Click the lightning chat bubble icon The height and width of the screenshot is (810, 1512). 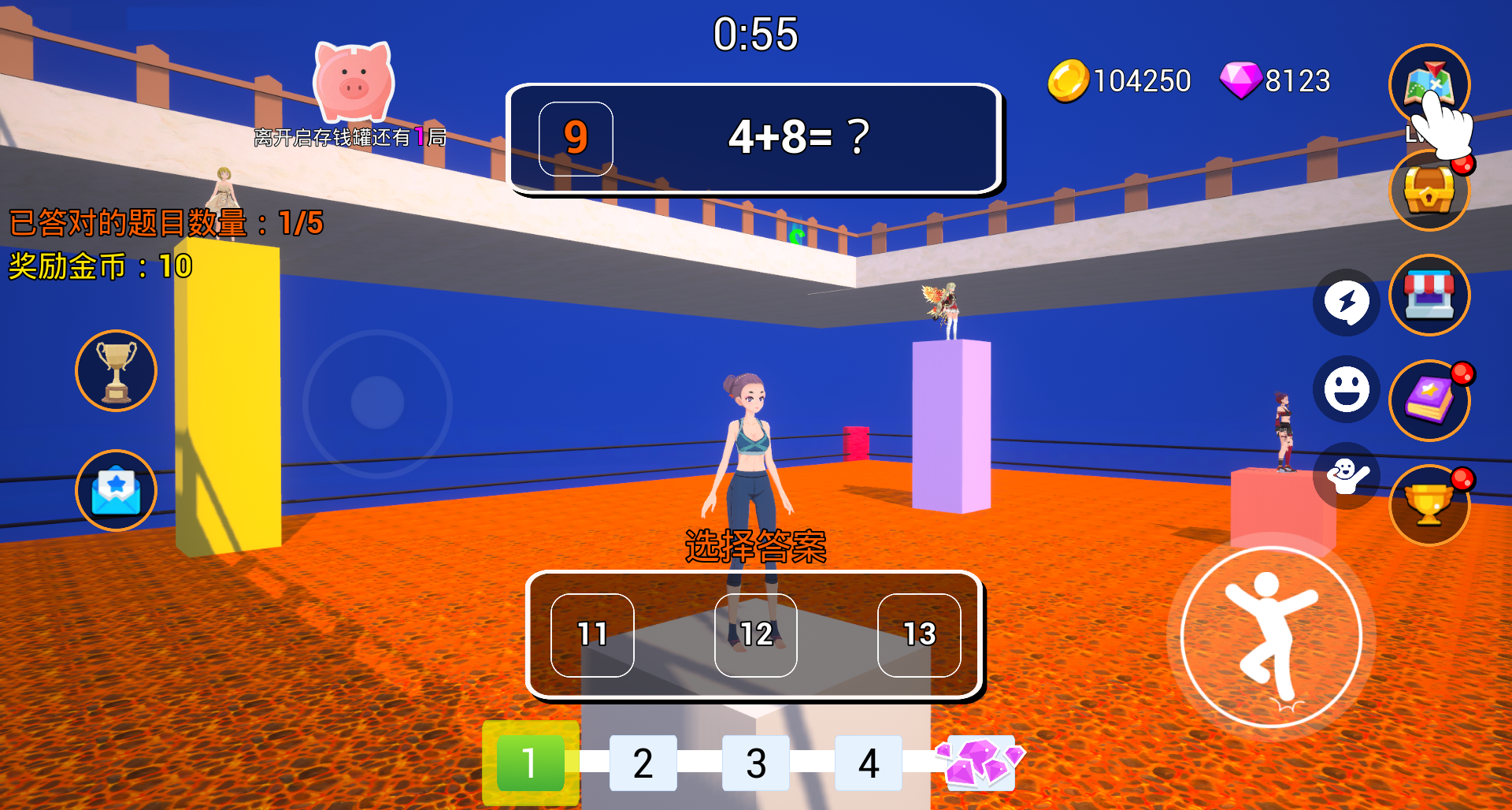(1346, 303)
